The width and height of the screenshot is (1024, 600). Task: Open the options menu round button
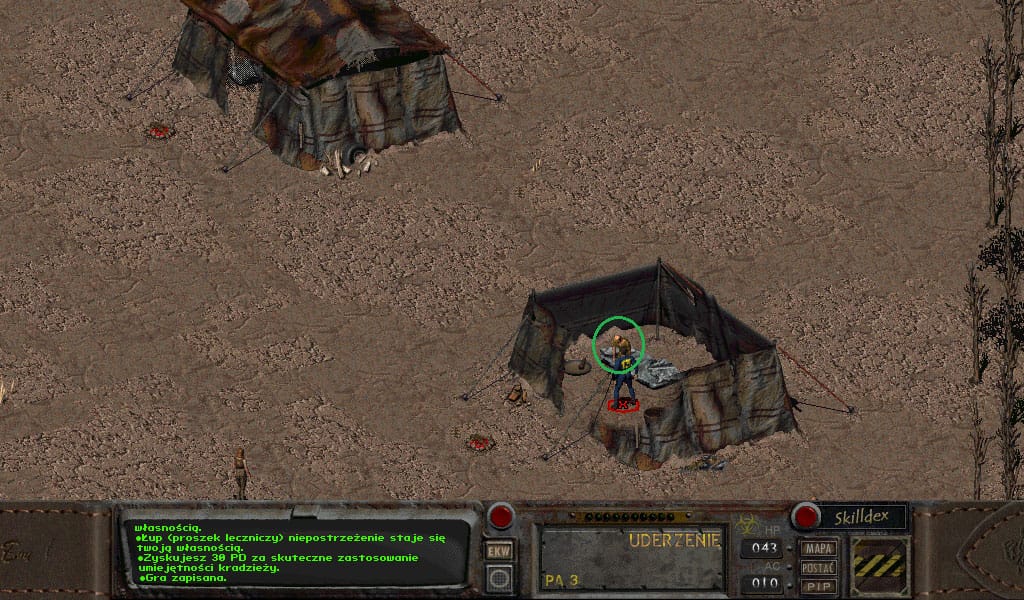(499, 577)
